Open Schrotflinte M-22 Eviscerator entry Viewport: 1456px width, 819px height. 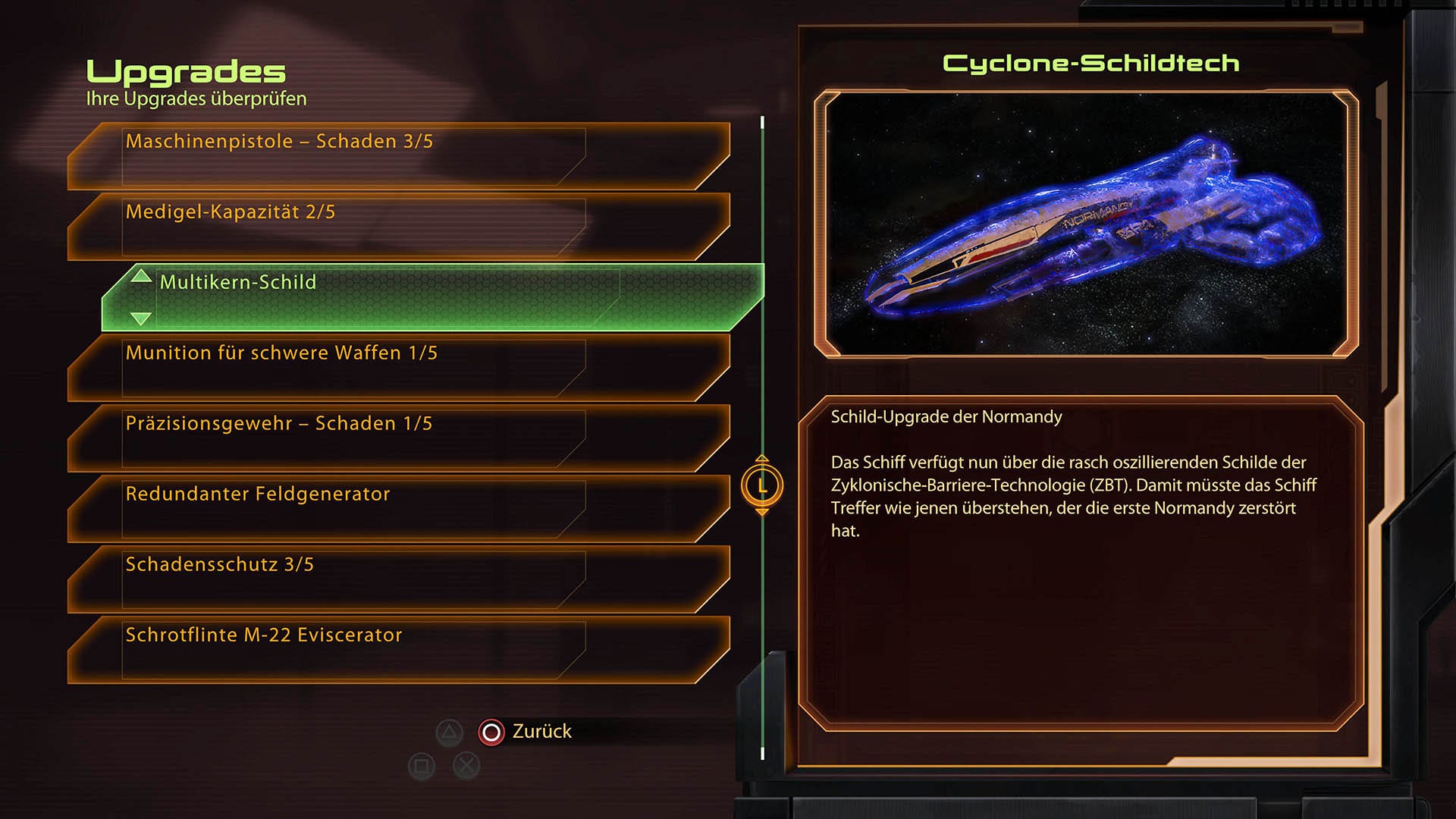[398, 650]
